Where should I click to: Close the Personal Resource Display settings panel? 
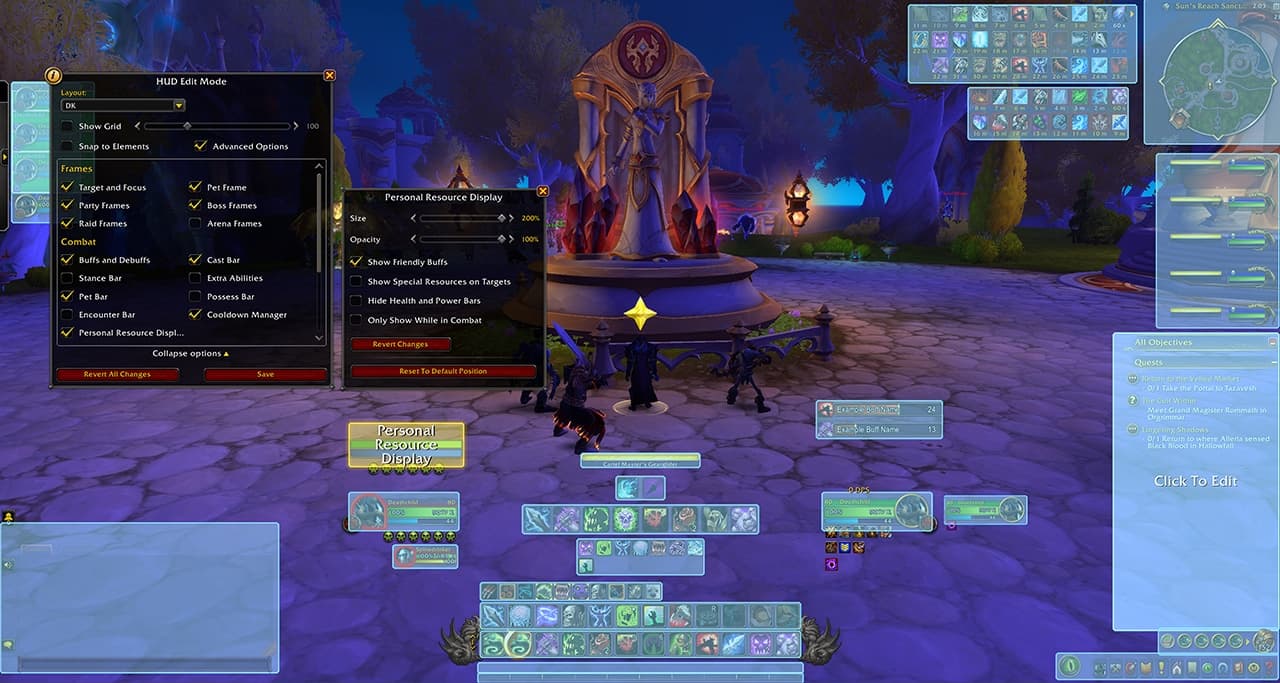coord(543,191)
